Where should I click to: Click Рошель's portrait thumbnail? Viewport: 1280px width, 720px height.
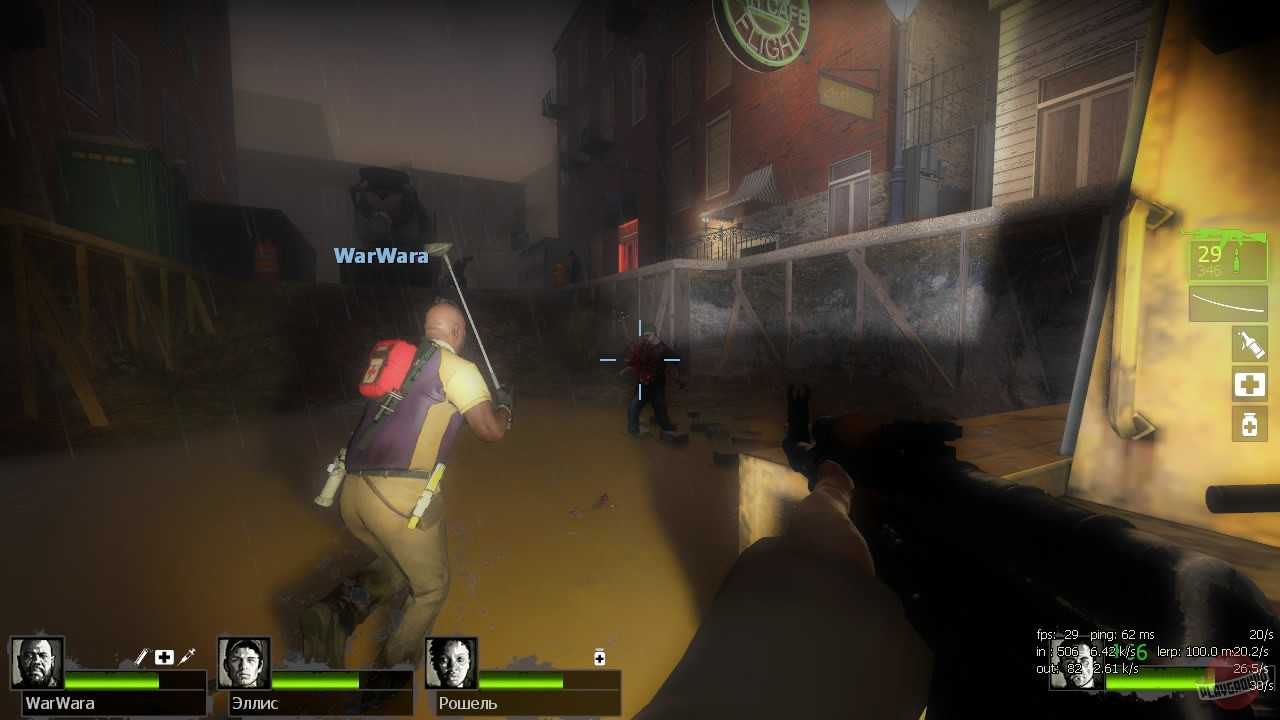pyautogui.click(x=450, y=663)
